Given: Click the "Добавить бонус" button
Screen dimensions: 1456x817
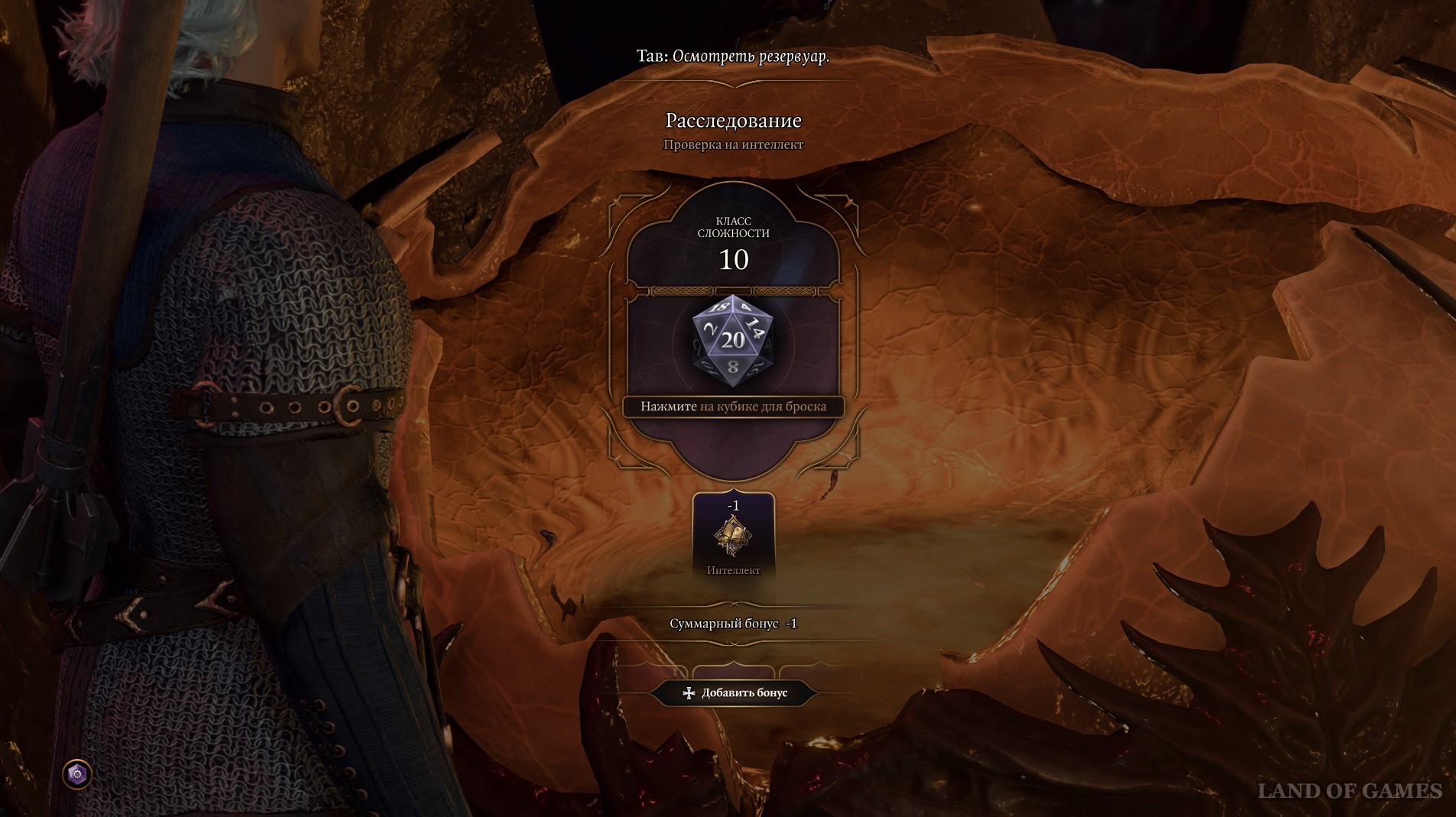Looking at the screenshot, I should 734,692.
